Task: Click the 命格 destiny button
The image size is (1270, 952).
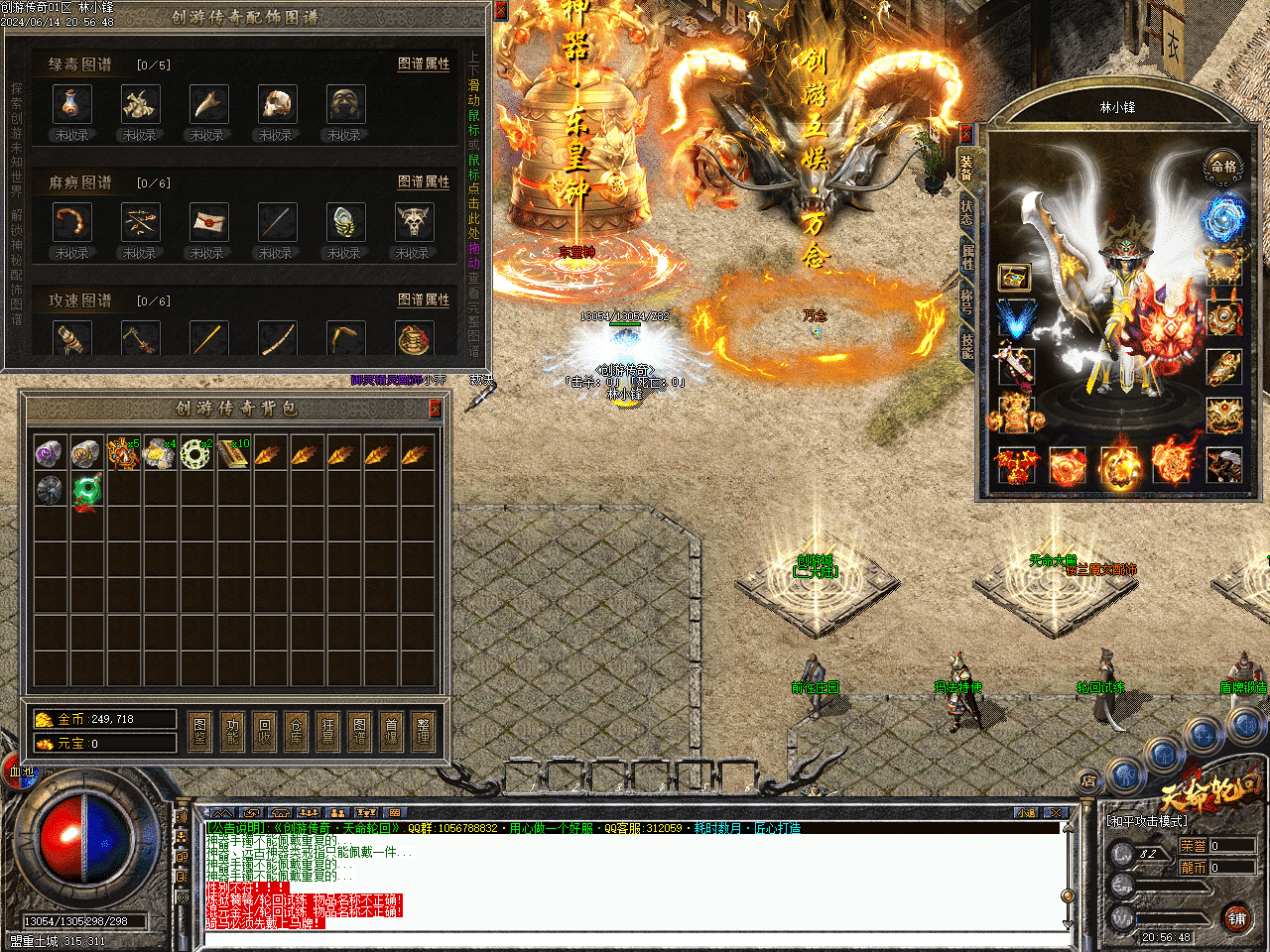Action: tap(1223, 167)
